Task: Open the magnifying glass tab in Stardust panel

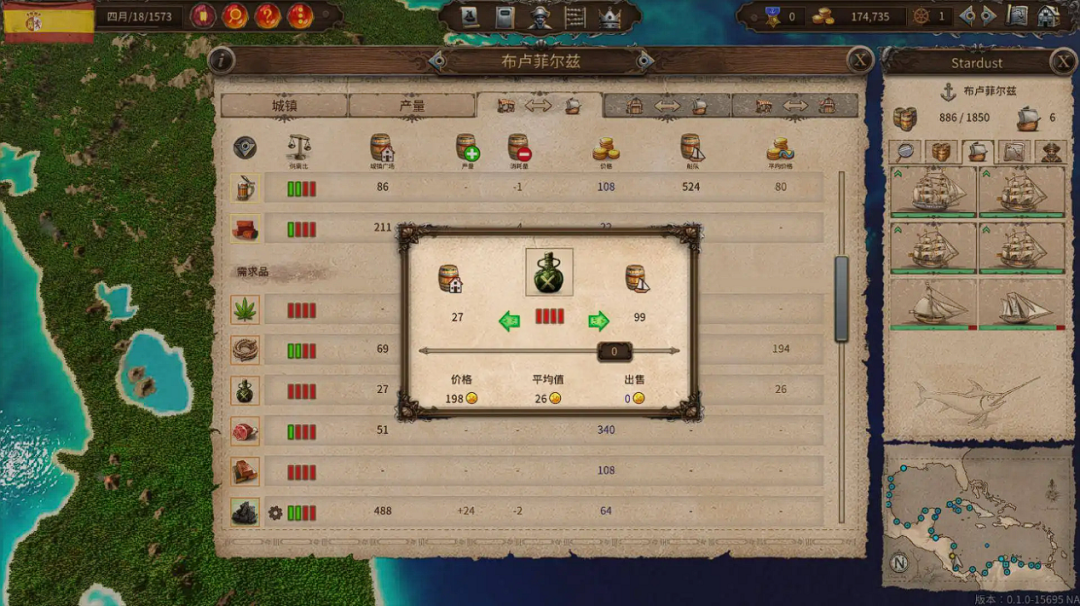Action: tap(904, 152)
